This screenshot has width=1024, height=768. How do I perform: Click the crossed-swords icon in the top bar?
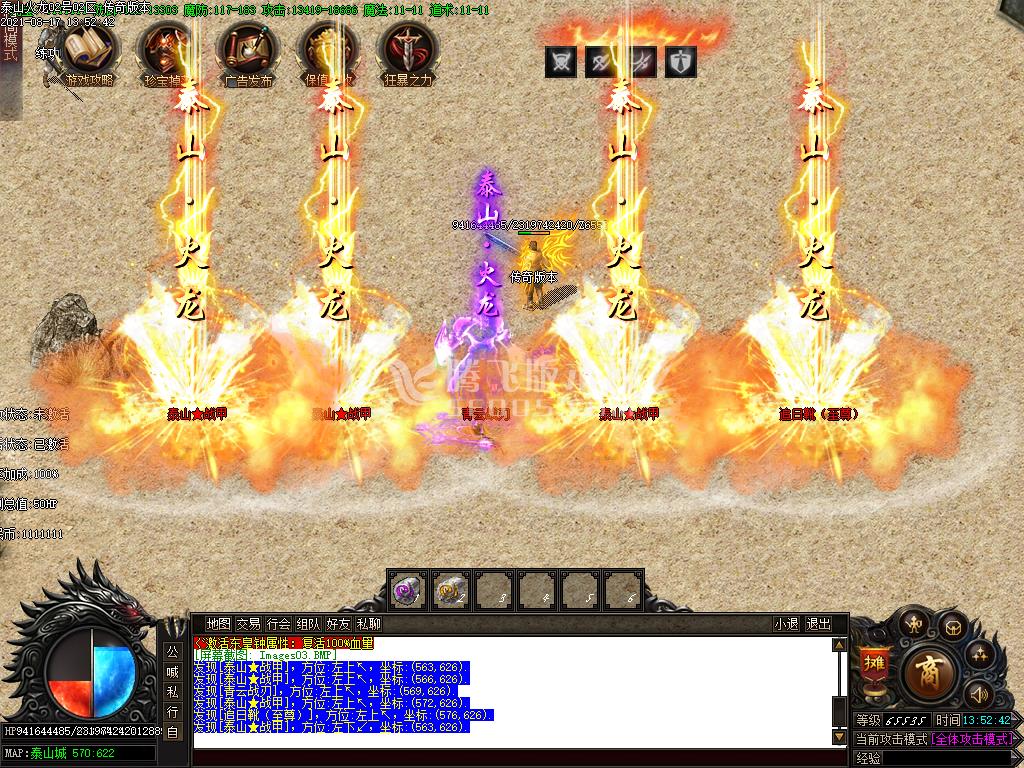pos(561,62)
